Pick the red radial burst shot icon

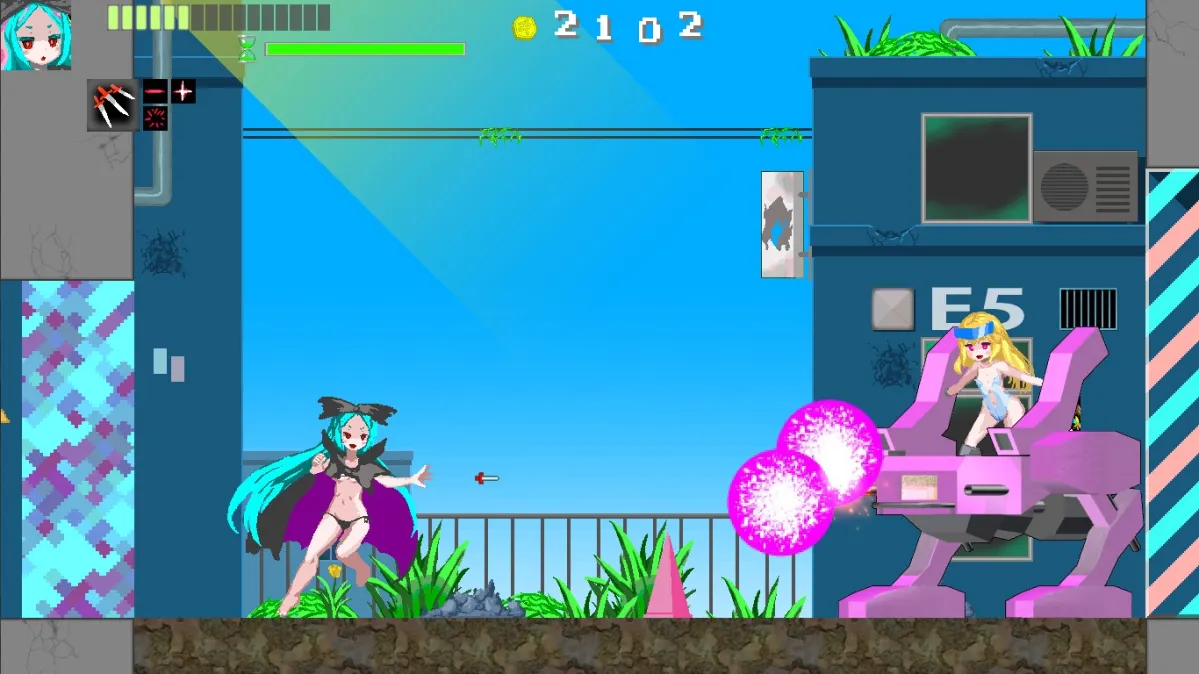pos(155,118)
